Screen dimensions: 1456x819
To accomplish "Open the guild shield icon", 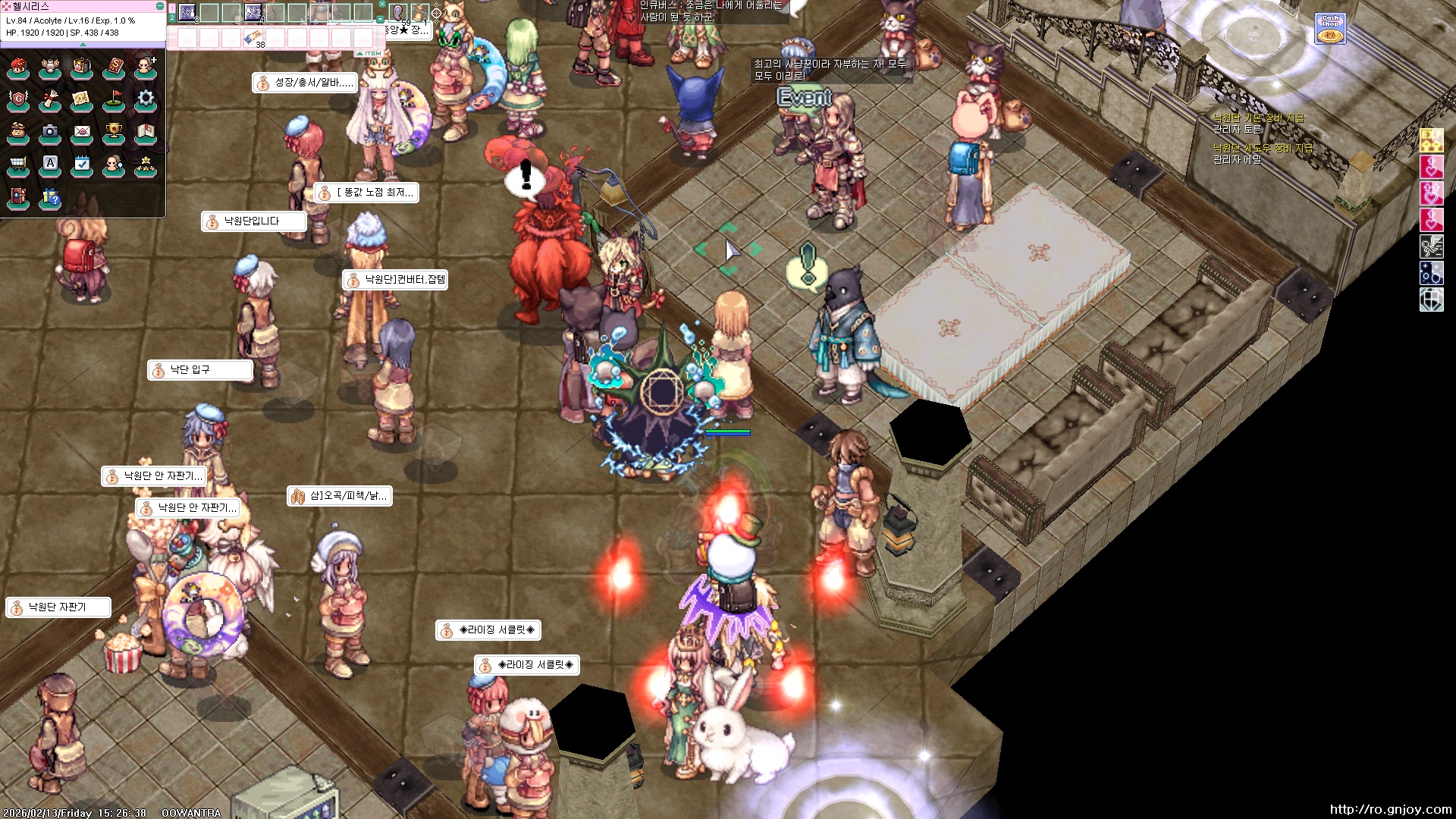I will (18, 99).
